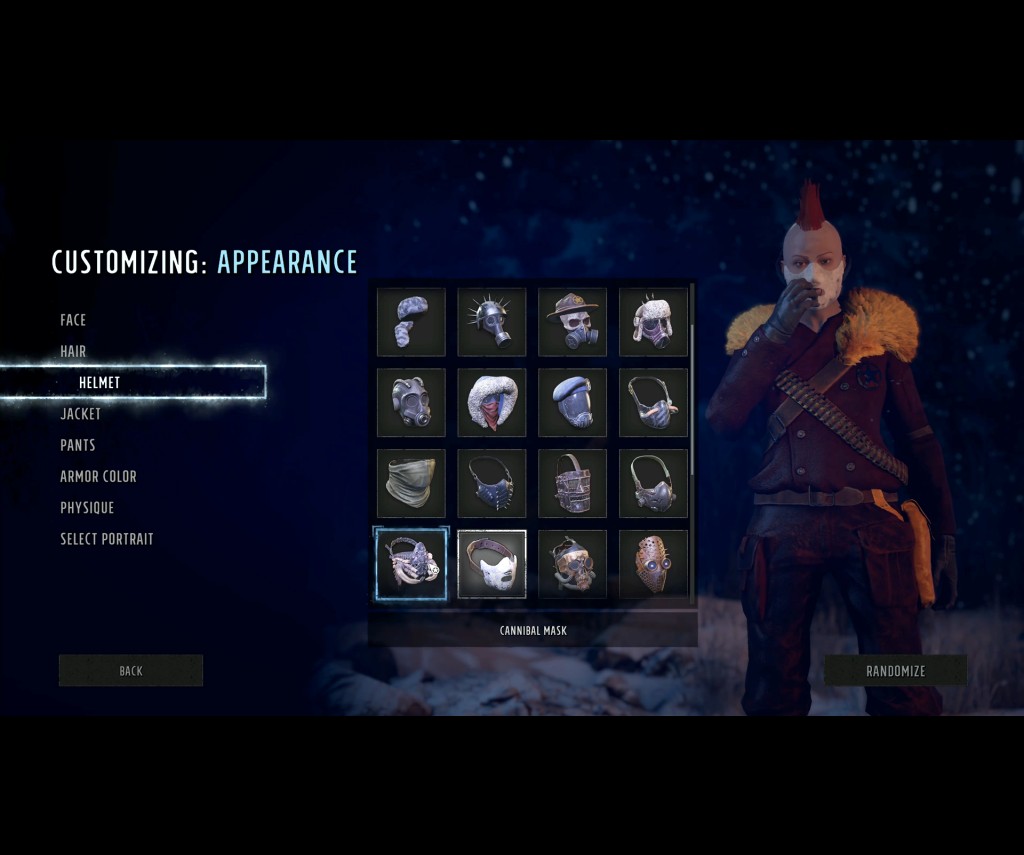Image resolution: width=1024 pixels, height=855 pixels.
Task: Click the Back button
Action: pyautogui.click(x=131, y=671)
